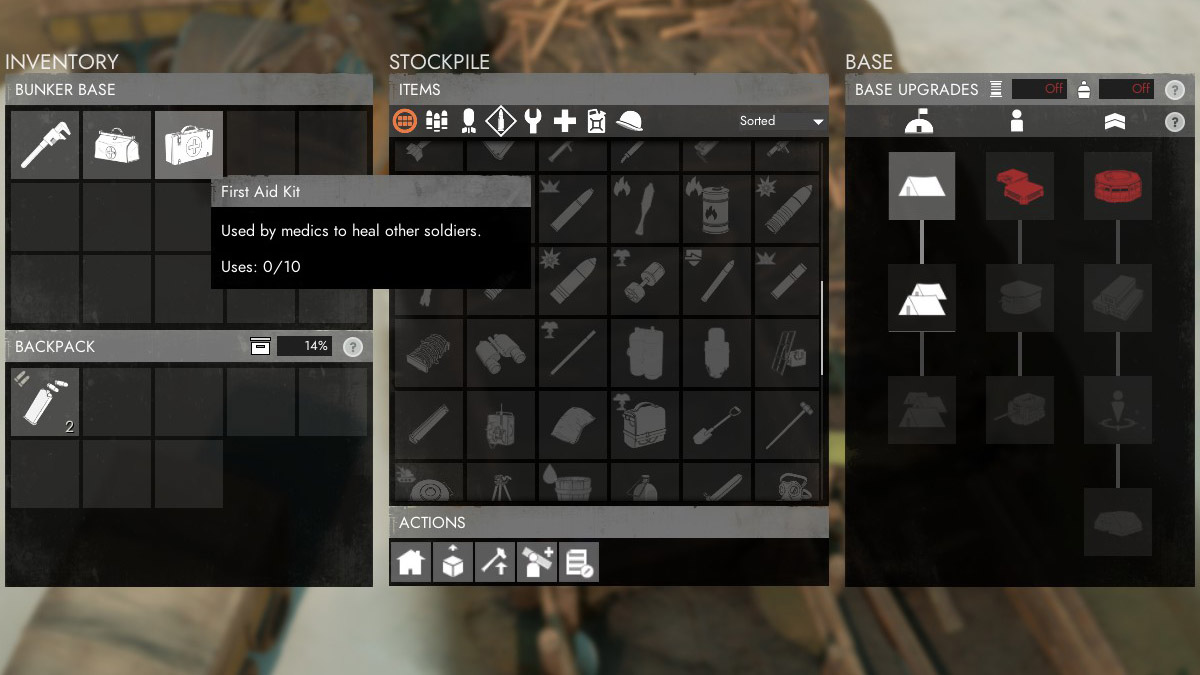Screen dimensions: 1200x675
Task: Filter stockpile by wrench utility category
Action: (x=533, y=122)
